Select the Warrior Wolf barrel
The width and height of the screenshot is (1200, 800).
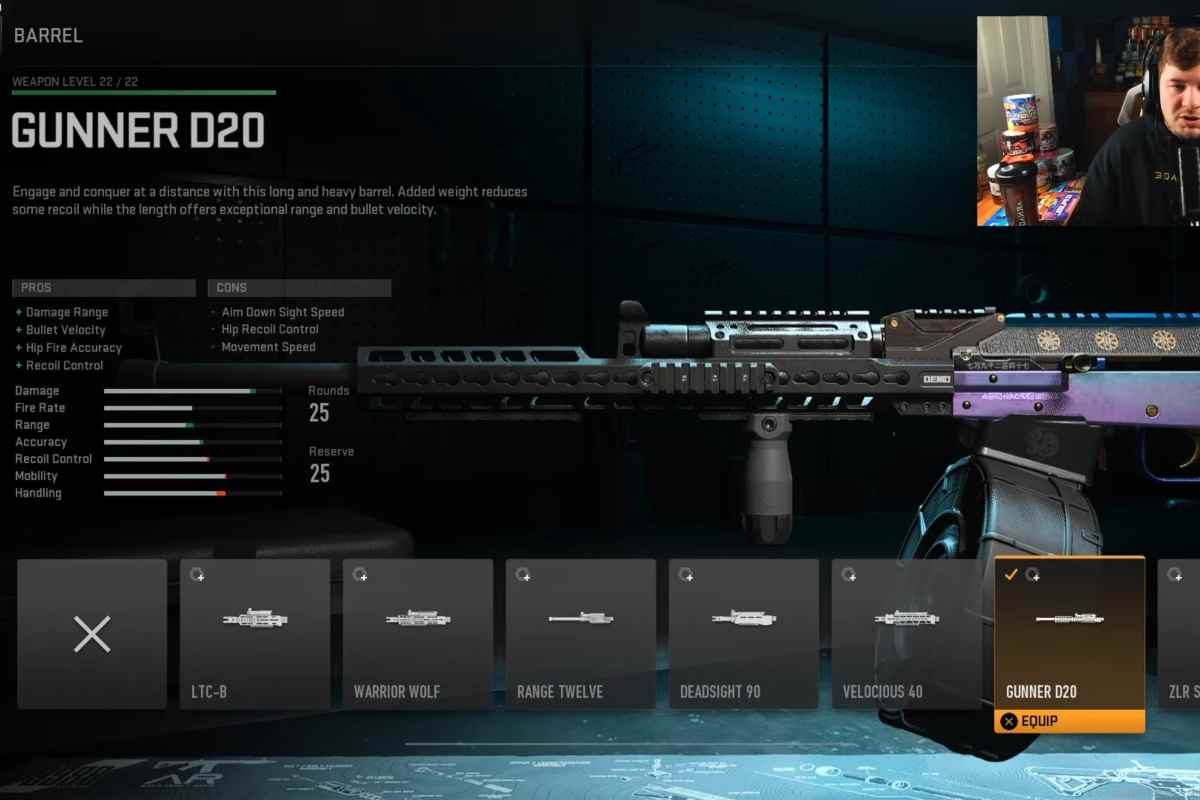[x=418, y=634]
